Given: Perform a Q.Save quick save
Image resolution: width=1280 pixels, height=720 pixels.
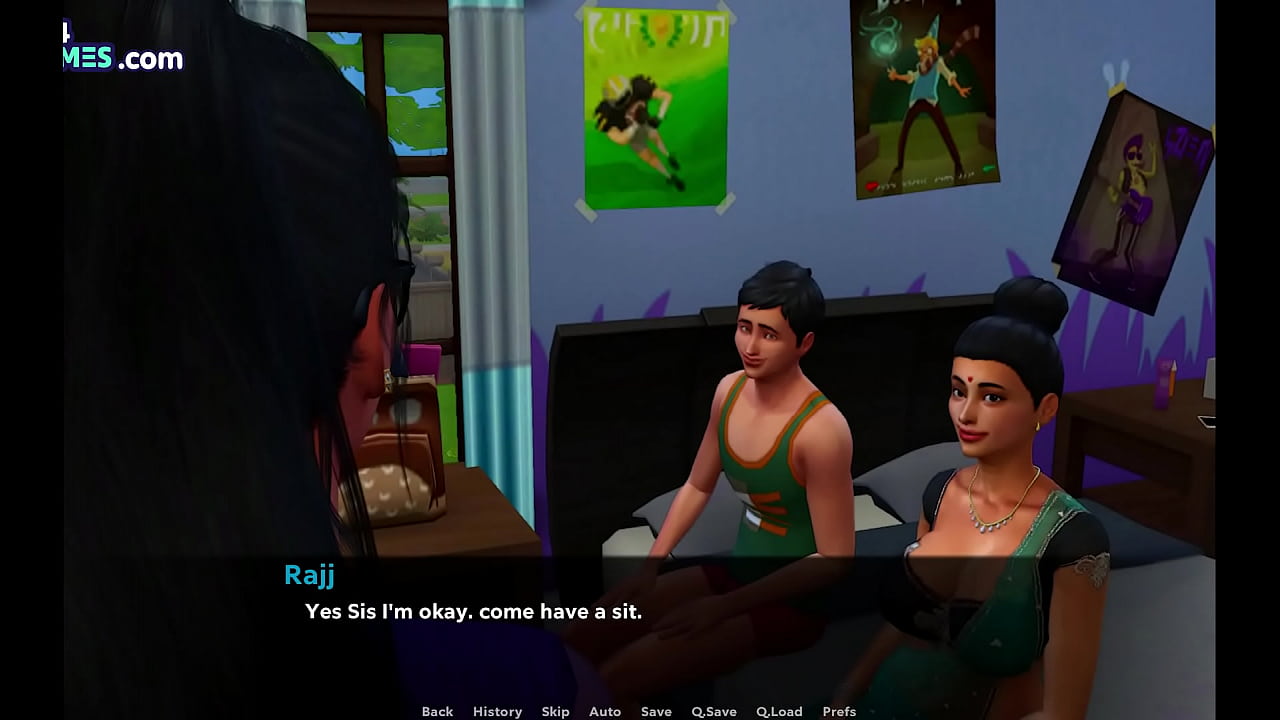Looking at the screenshot, I should click(712, 711).
